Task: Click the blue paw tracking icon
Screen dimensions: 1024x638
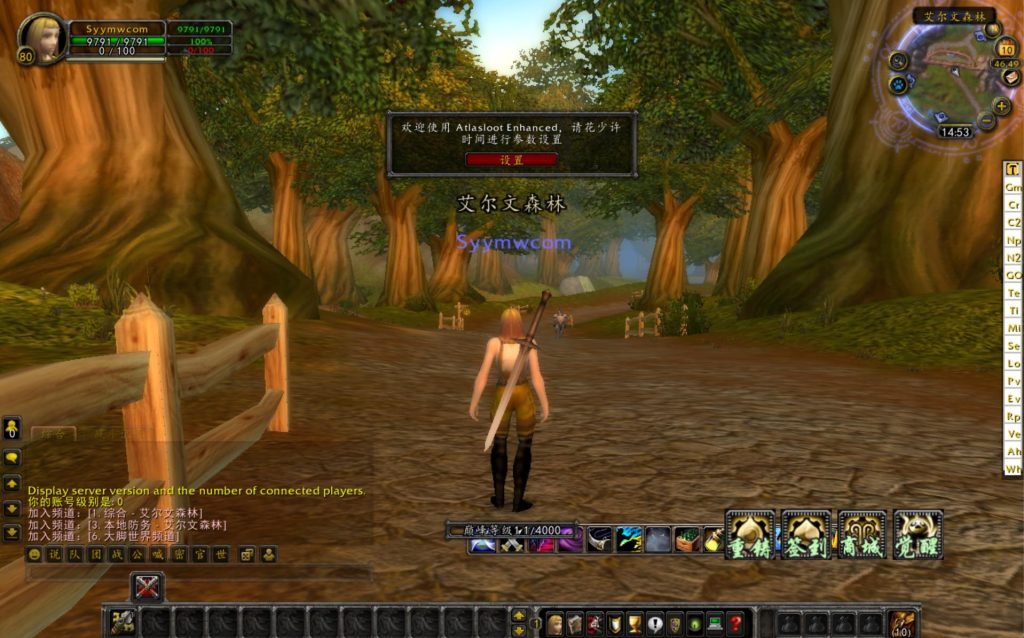Action: tap(898, 84)
